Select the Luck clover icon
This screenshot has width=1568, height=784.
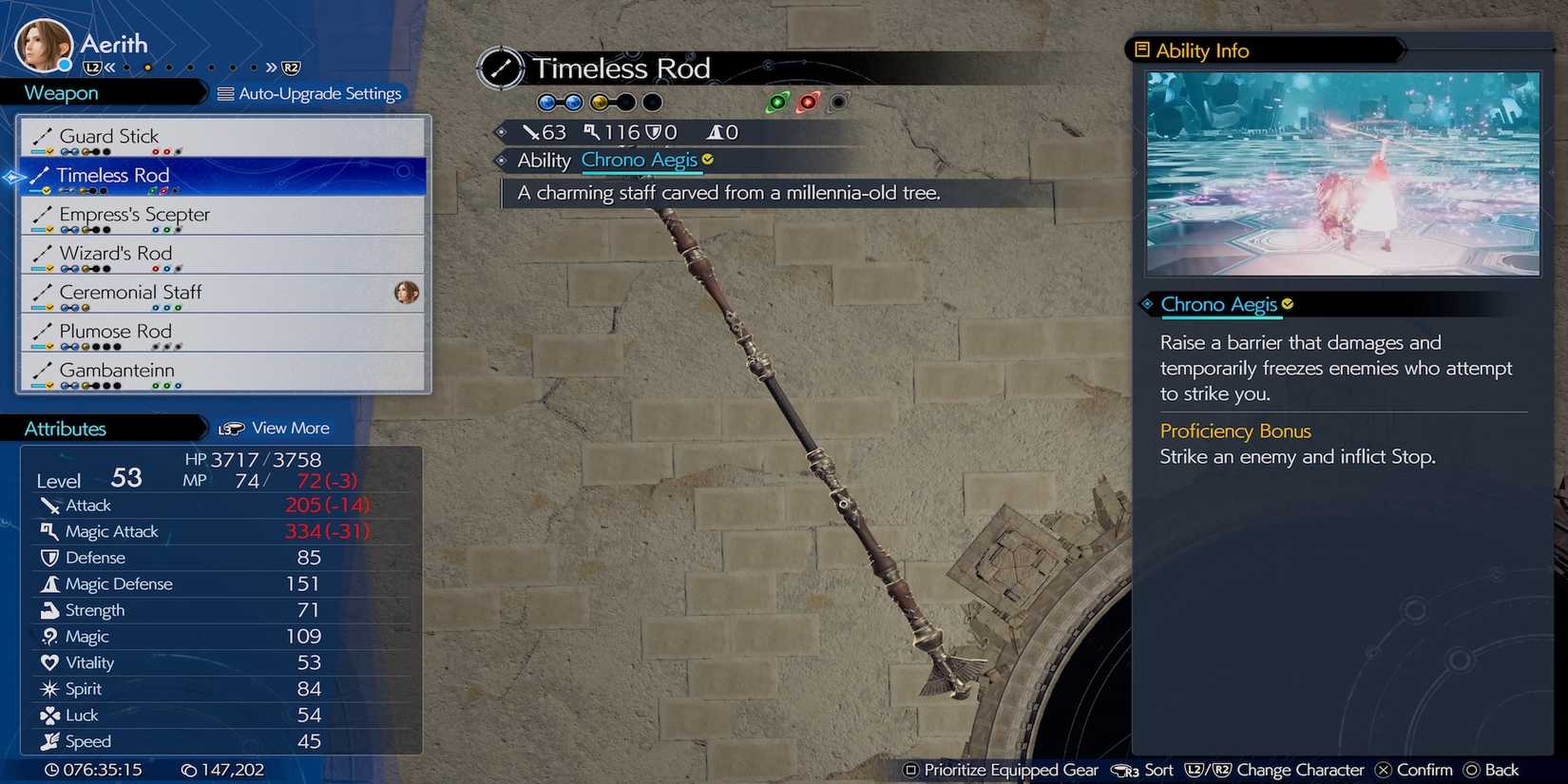50,715
